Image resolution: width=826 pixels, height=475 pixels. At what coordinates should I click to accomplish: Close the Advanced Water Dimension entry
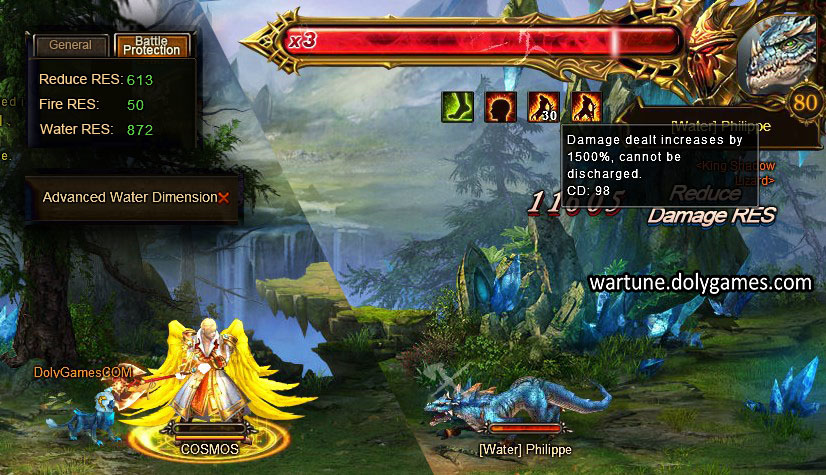point(224,198)
